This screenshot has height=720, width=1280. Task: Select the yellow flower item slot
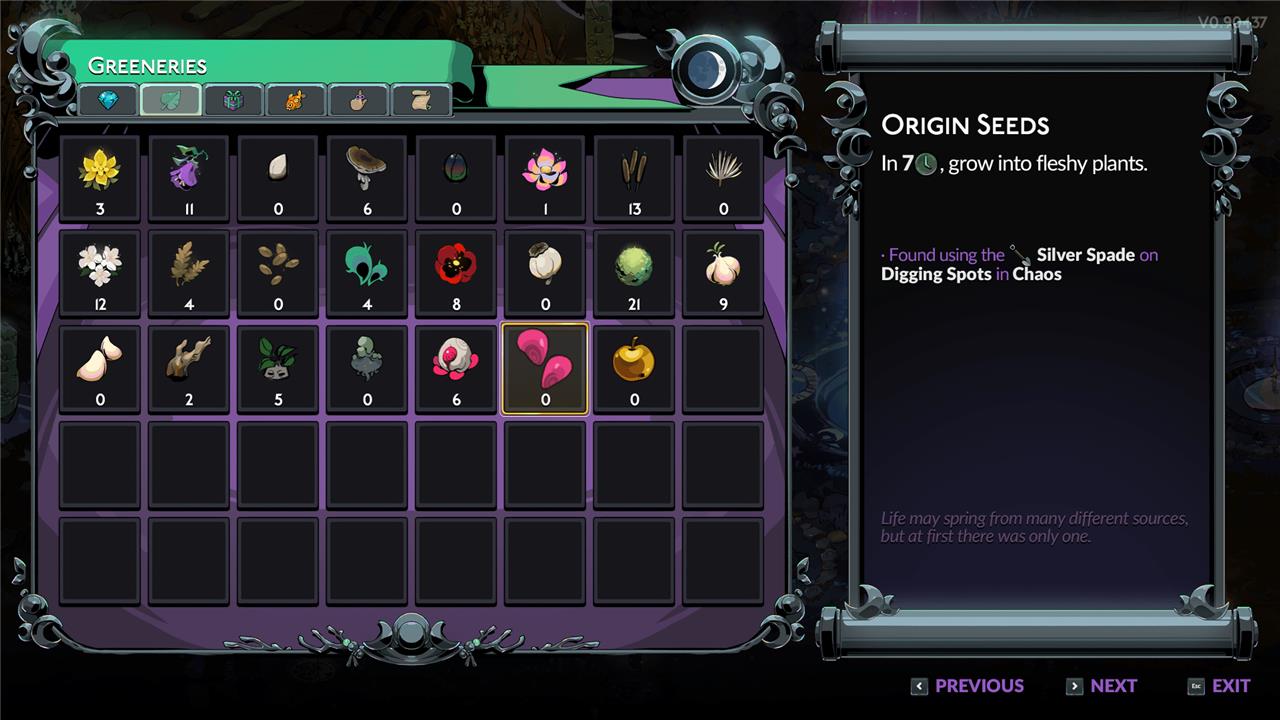100,177
